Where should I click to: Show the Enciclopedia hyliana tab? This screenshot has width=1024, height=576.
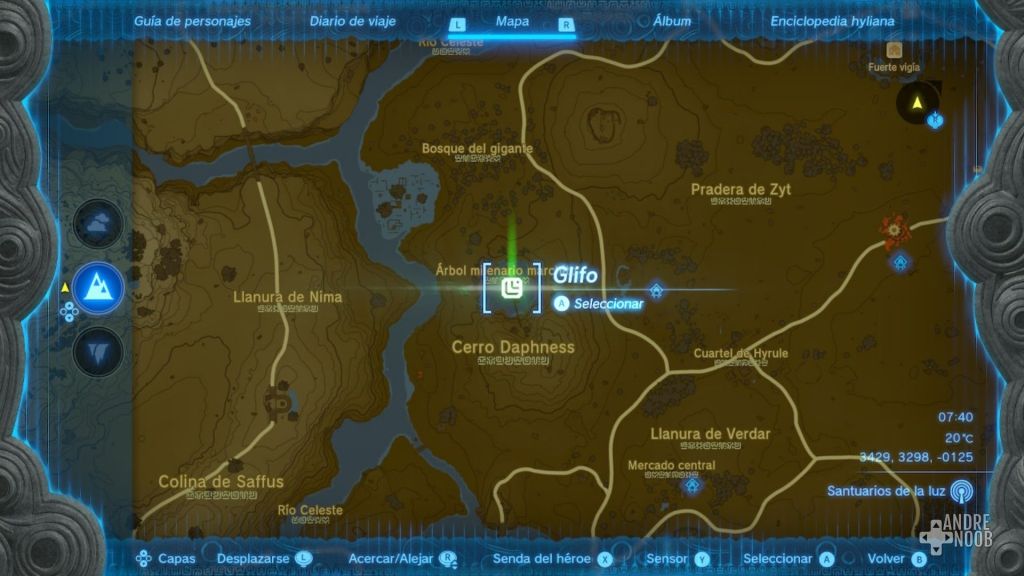coord(832,21)
